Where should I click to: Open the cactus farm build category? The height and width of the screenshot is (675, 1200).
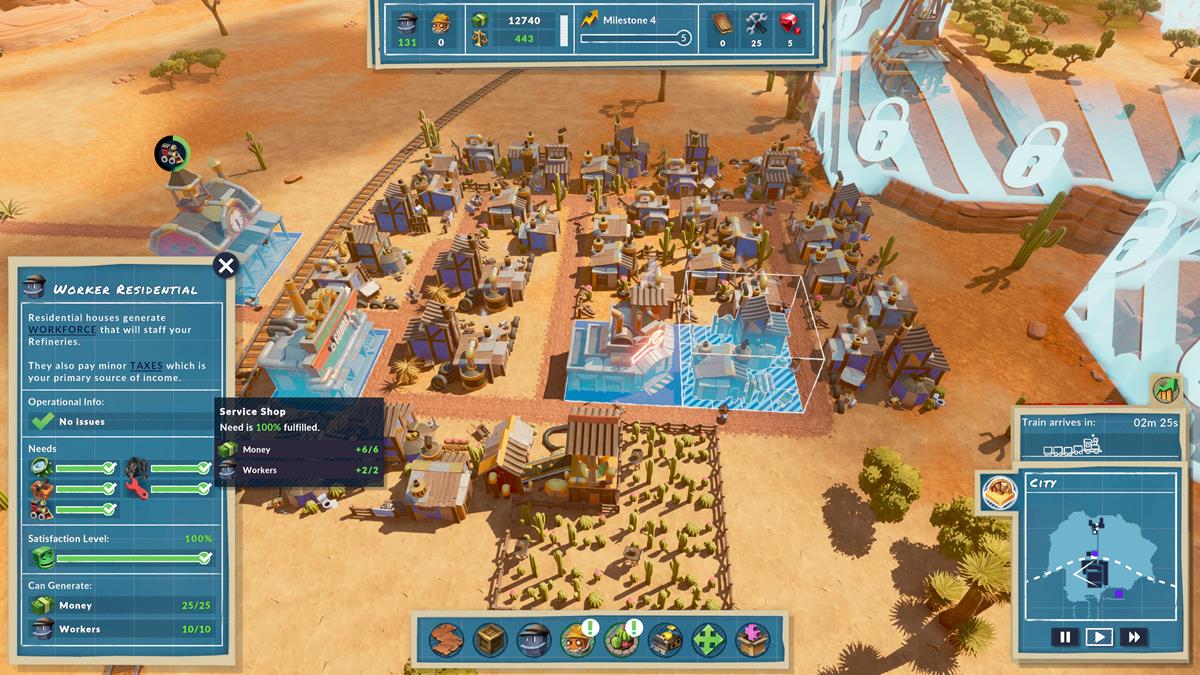tap(622, 640)
